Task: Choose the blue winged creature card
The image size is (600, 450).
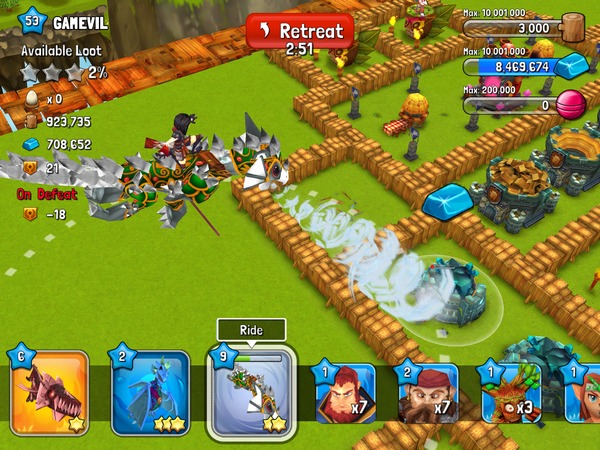Action: point(150,393)
